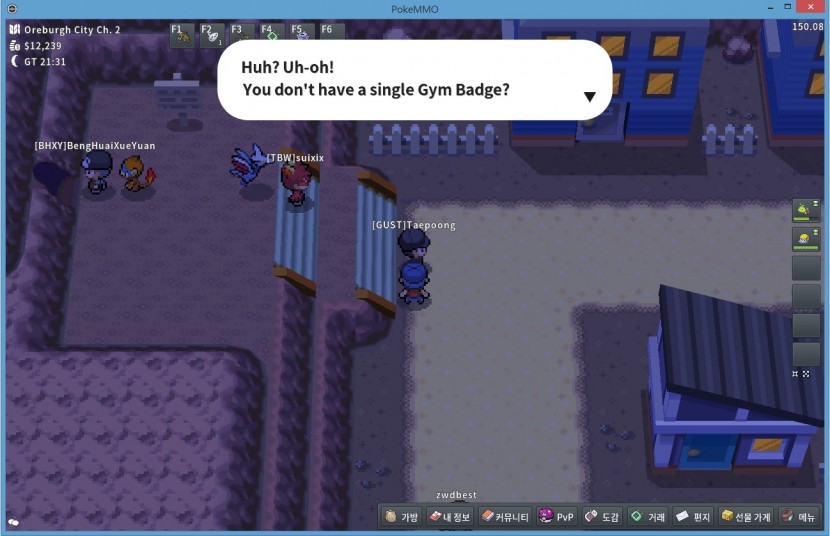The height and width of the screenshot is (536, 830).
Task: Open the 거래 trade window
Action: (x=647, y=517)
